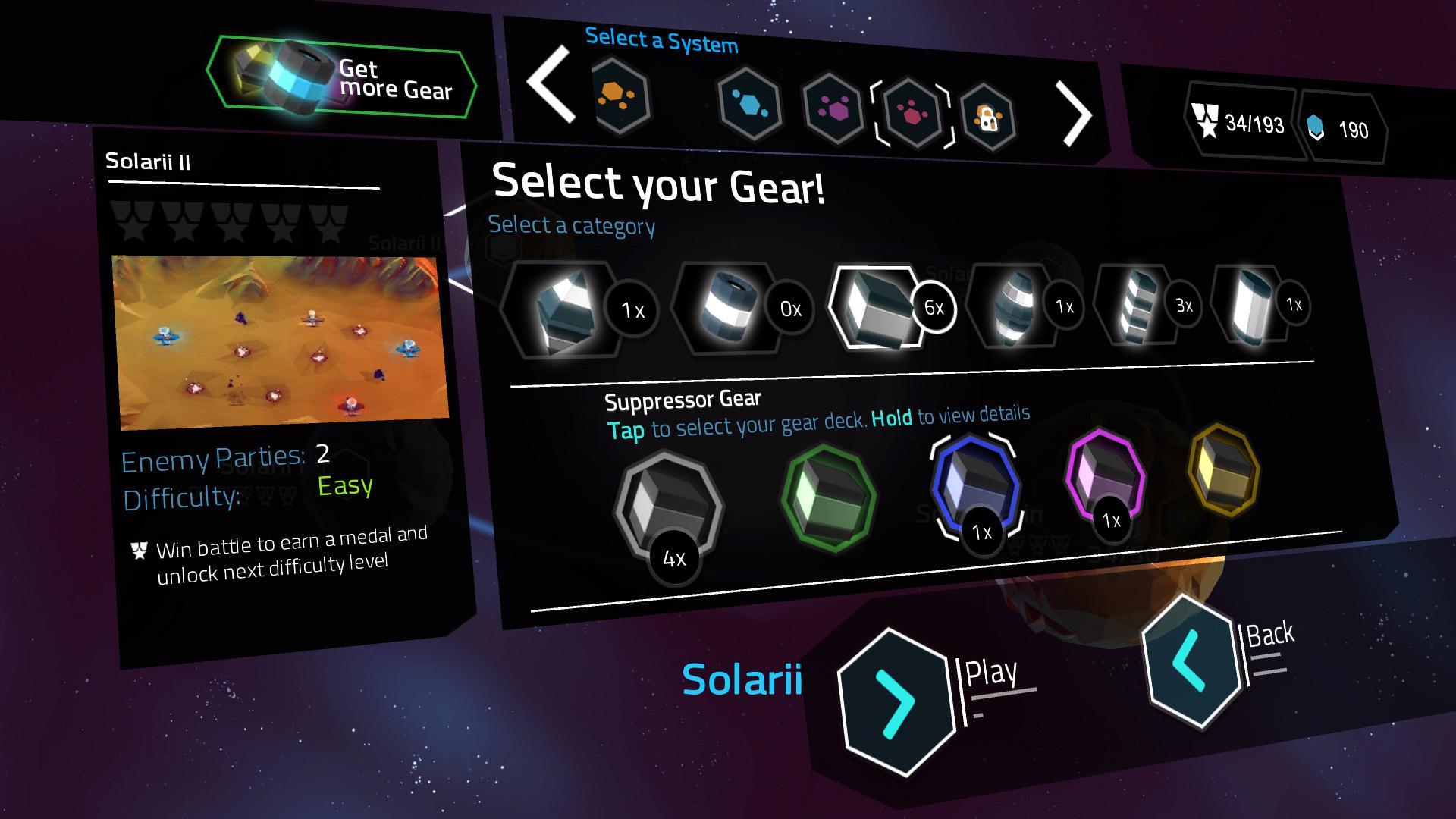This screenshot has height=819, width=1456.
Task: Go to previous system with left arrow
Action: pyautogui.click(x=551, y=84)
